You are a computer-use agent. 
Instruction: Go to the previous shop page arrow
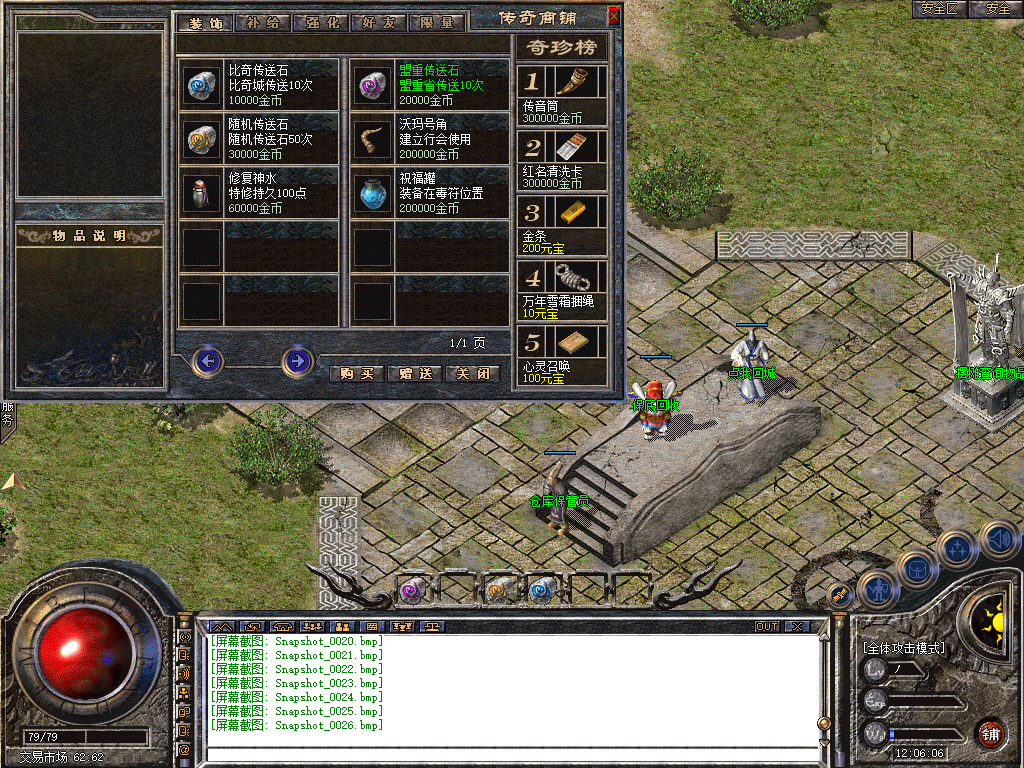[207, 361]
